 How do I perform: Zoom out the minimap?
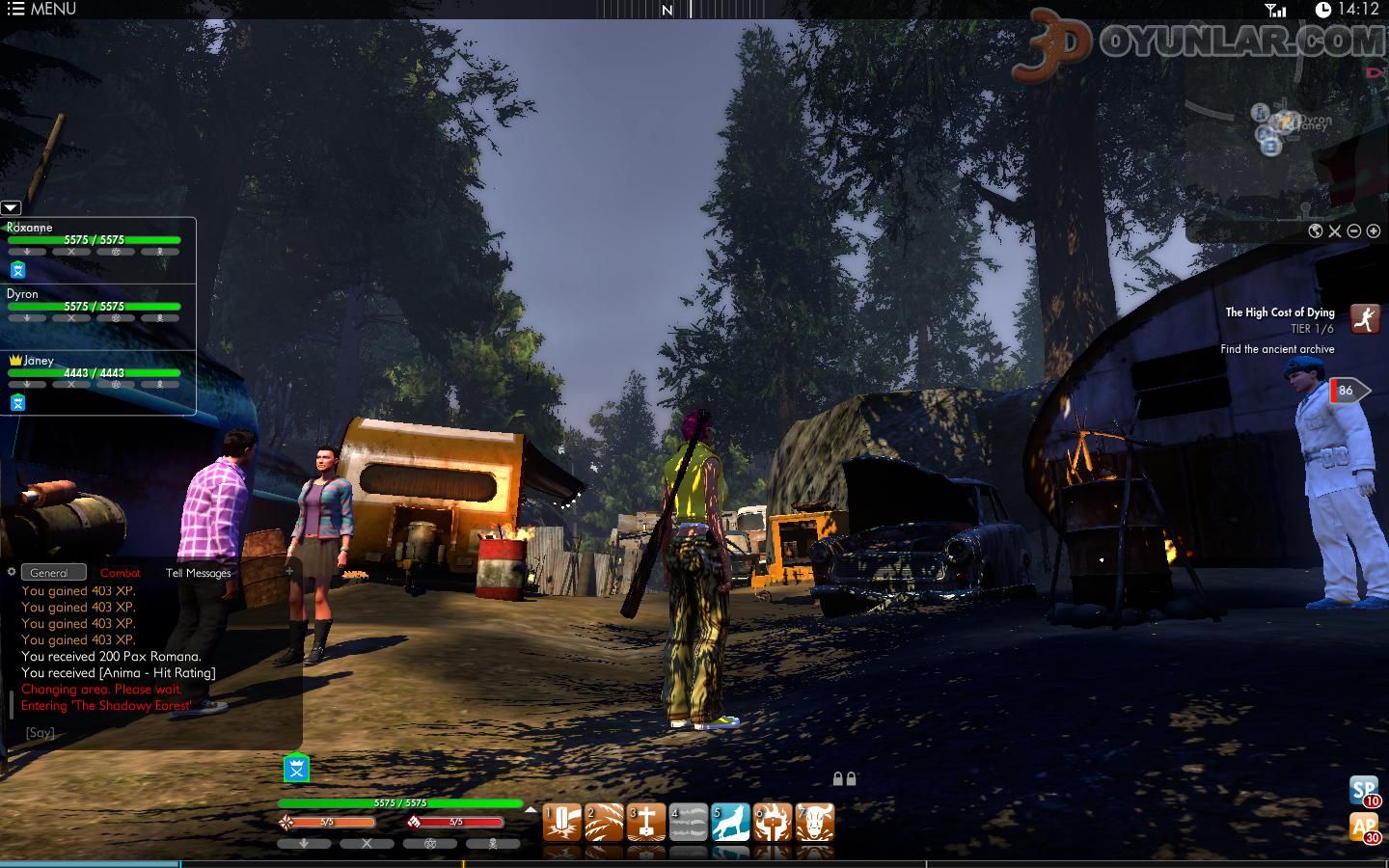(1353, 231)
